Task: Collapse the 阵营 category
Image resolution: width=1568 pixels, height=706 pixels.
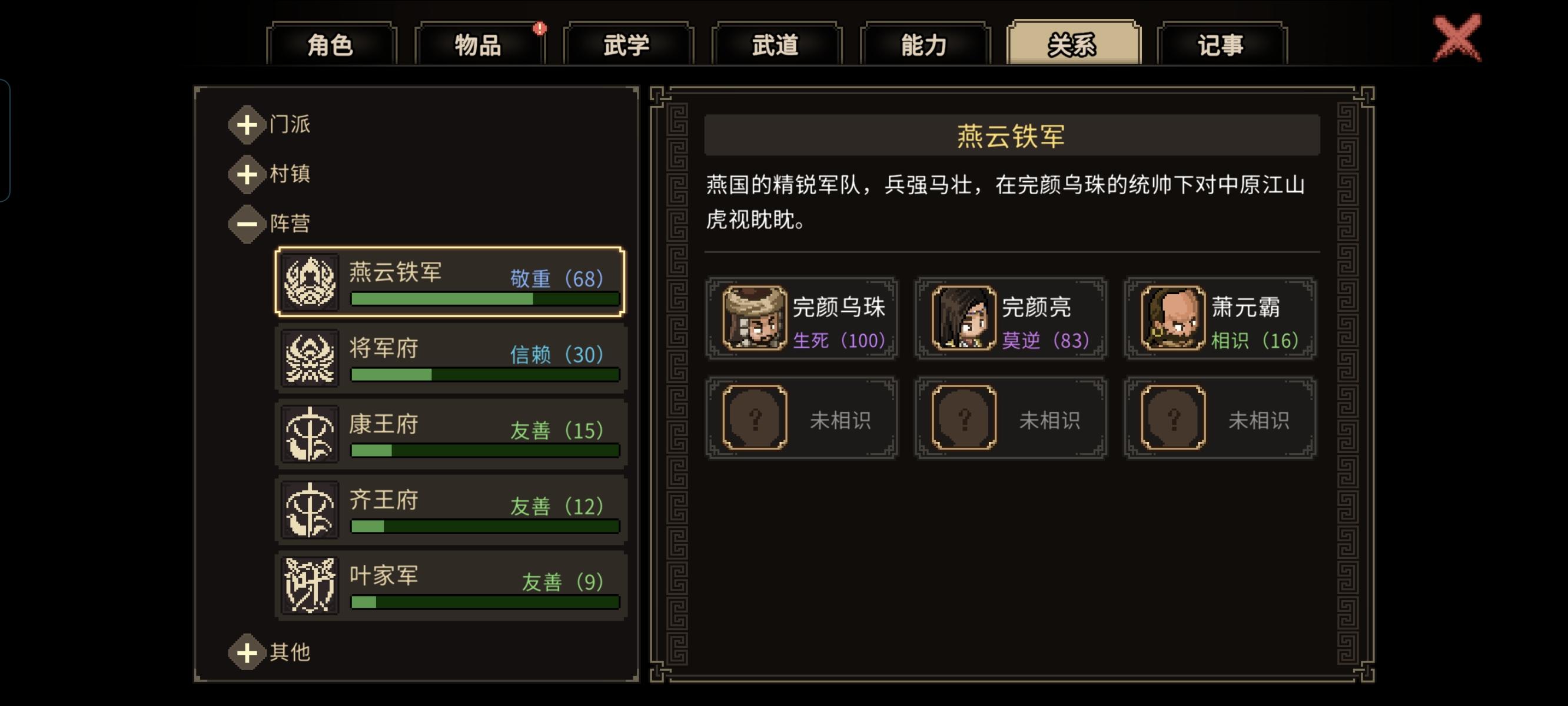Action: (x=247, y=224)
